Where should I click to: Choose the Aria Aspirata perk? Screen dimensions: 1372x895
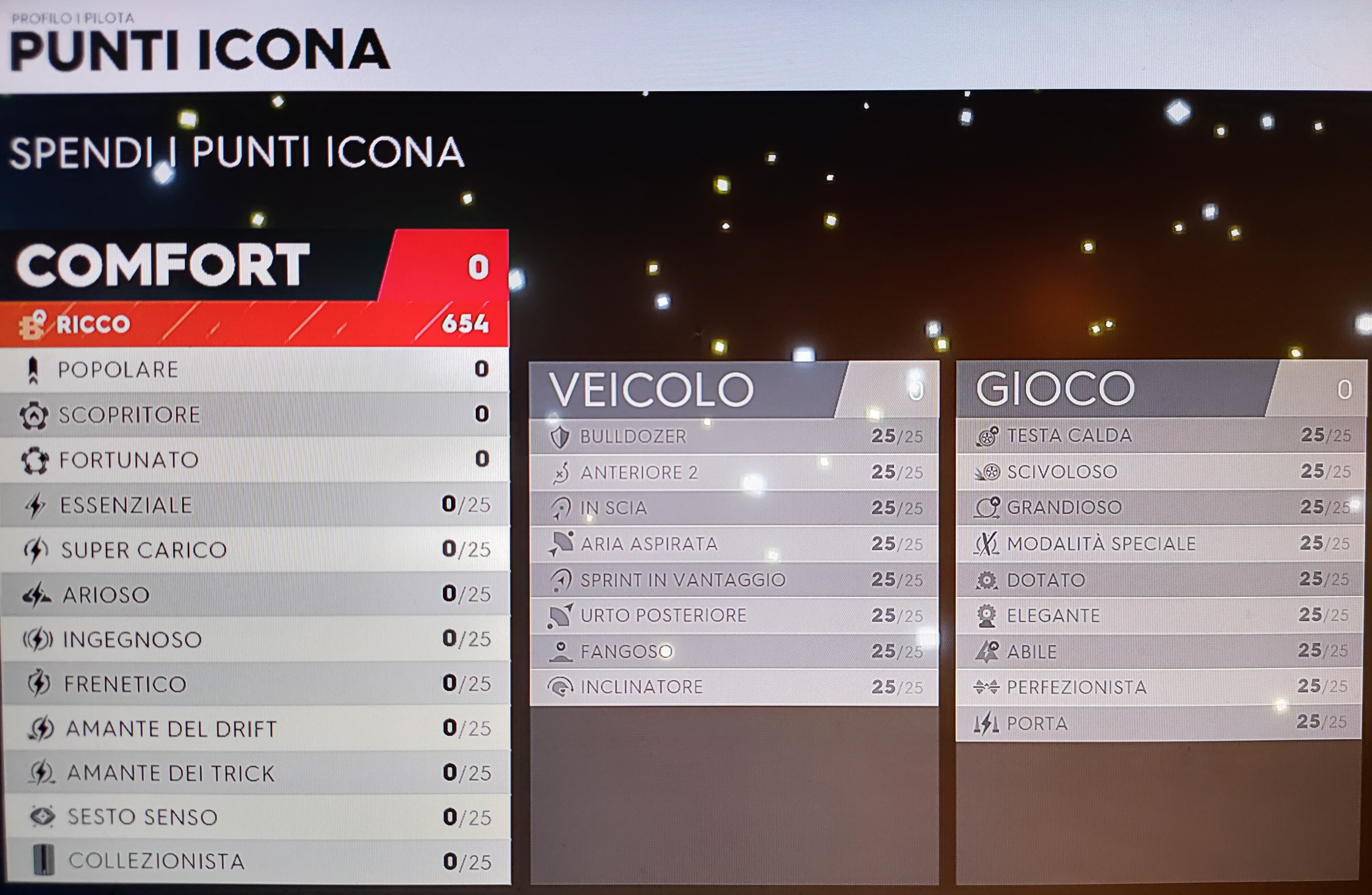pyautogui.click(x=733, y=543)
